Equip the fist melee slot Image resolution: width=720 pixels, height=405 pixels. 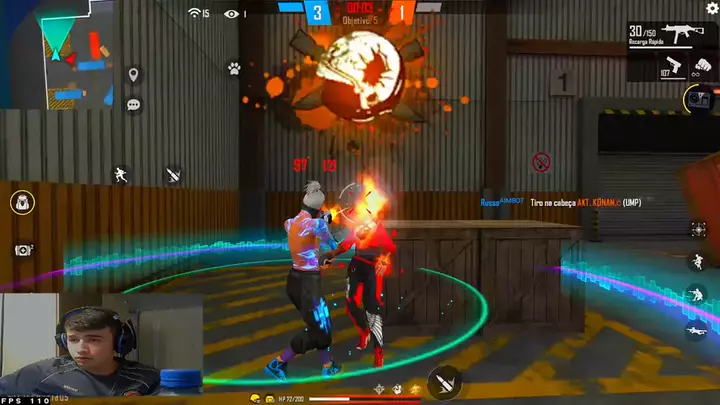click(703, 68)
